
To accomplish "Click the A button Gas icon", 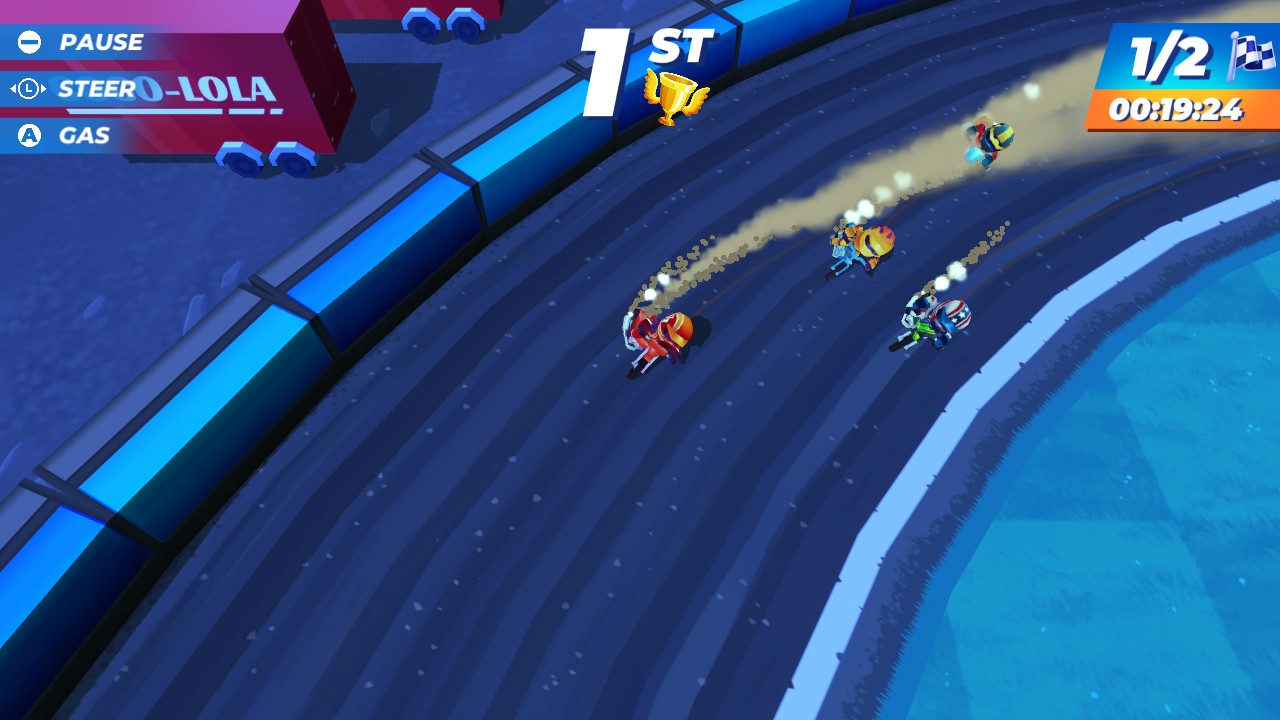I will [27, 135].
